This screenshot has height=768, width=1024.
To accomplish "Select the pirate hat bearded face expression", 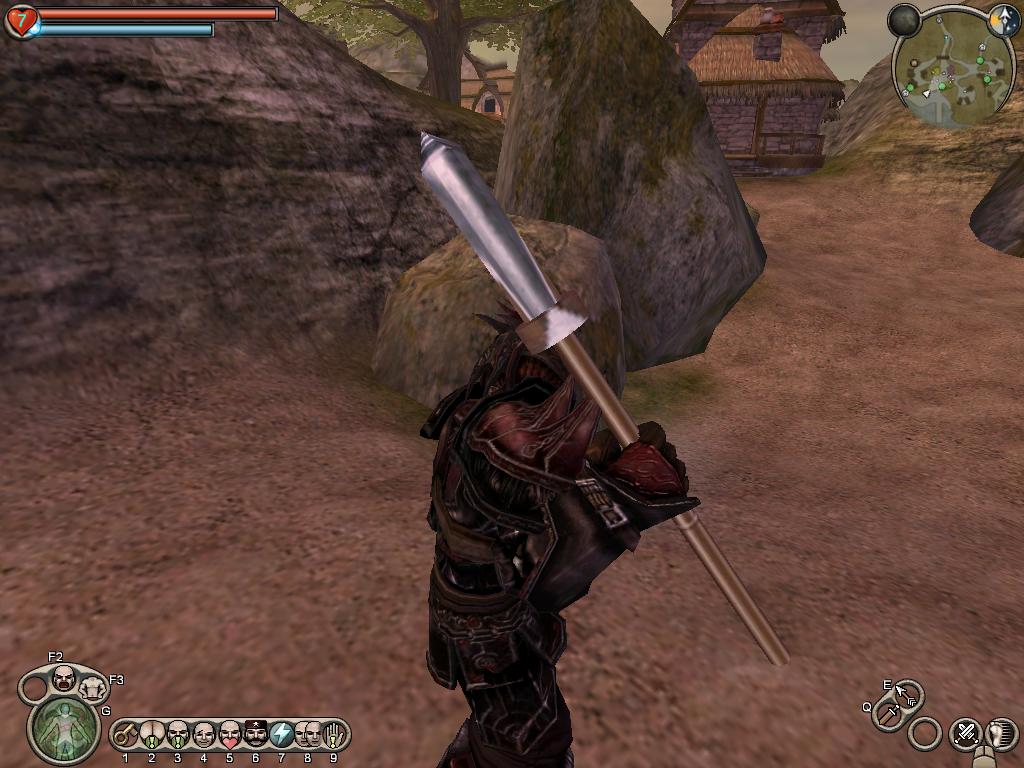I will [x=256, y=735].
